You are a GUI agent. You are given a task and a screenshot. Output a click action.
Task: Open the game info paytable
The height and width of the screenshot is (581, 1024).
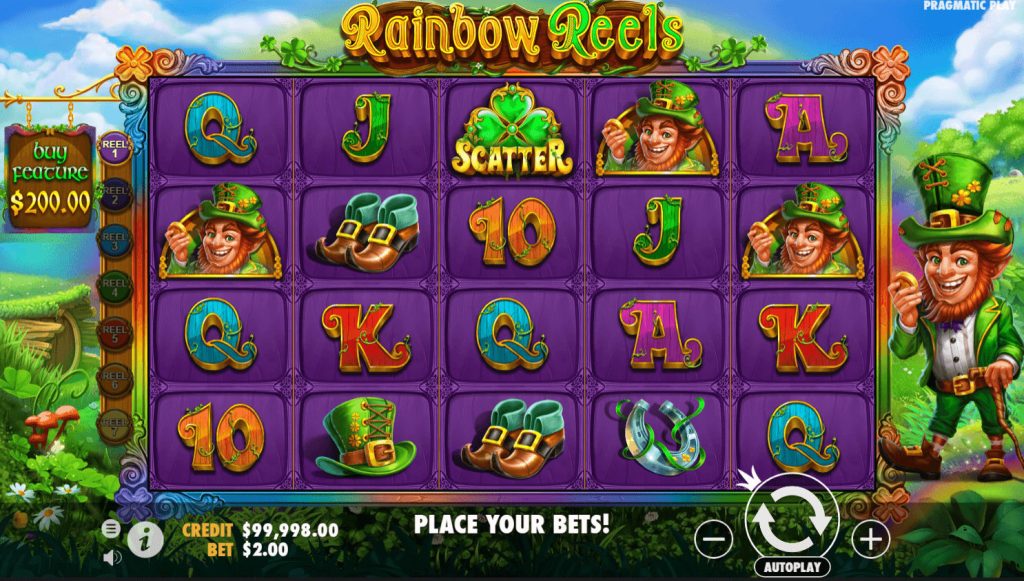coord(145,540)
